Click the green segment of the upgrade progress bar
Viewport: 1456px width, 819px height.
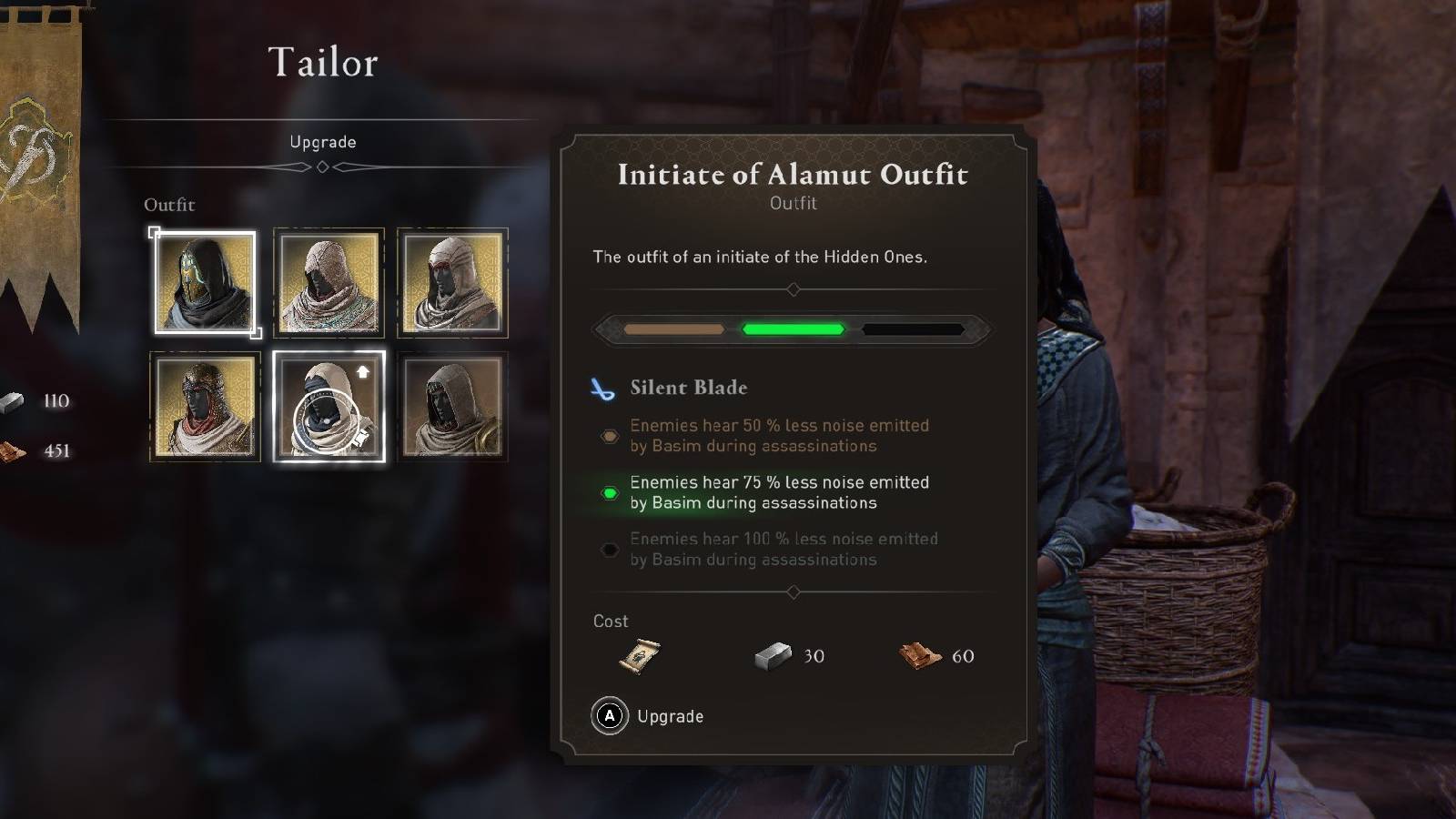tap(793, 328)
